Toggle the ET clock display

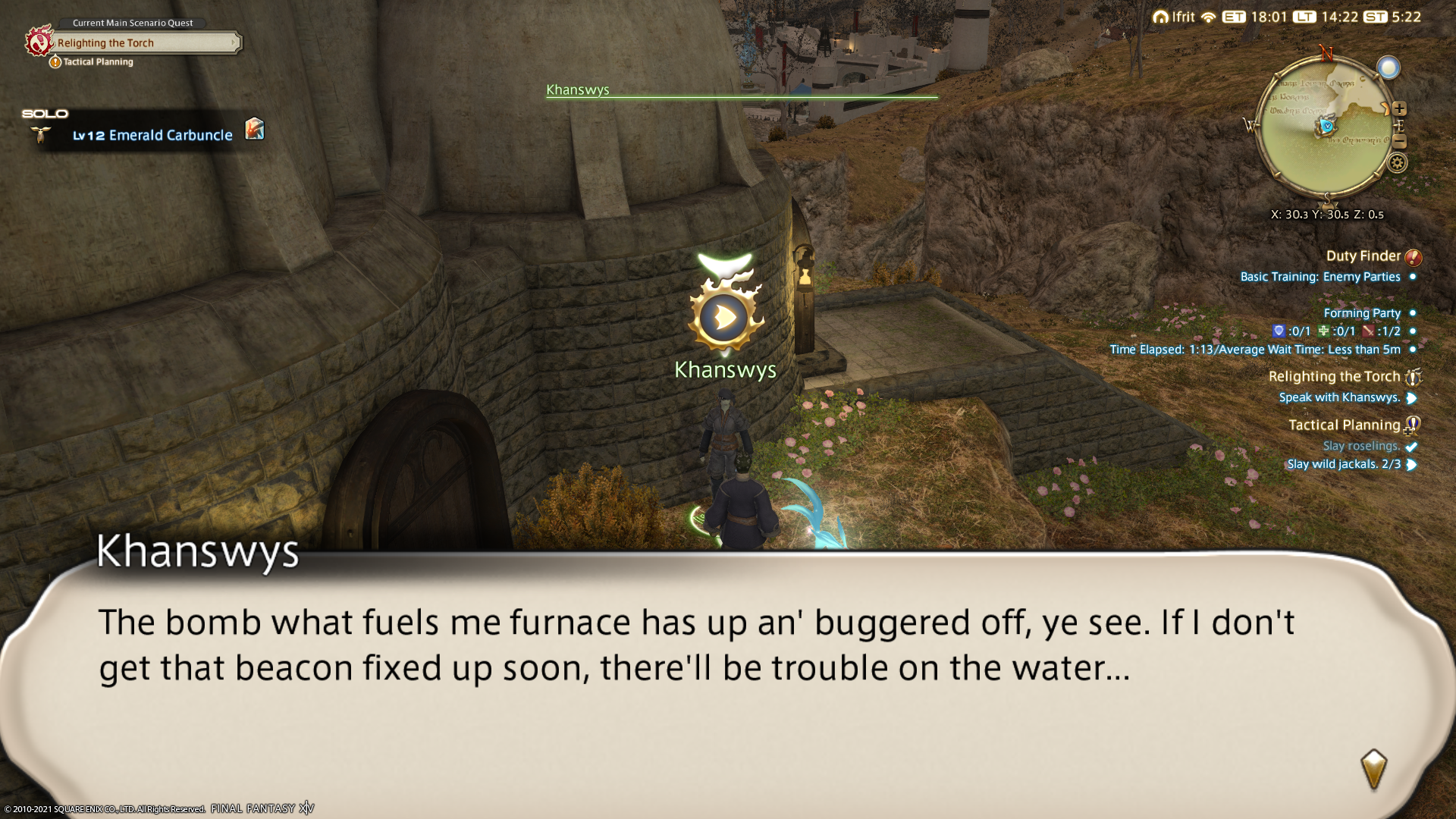click(1234, 17)
